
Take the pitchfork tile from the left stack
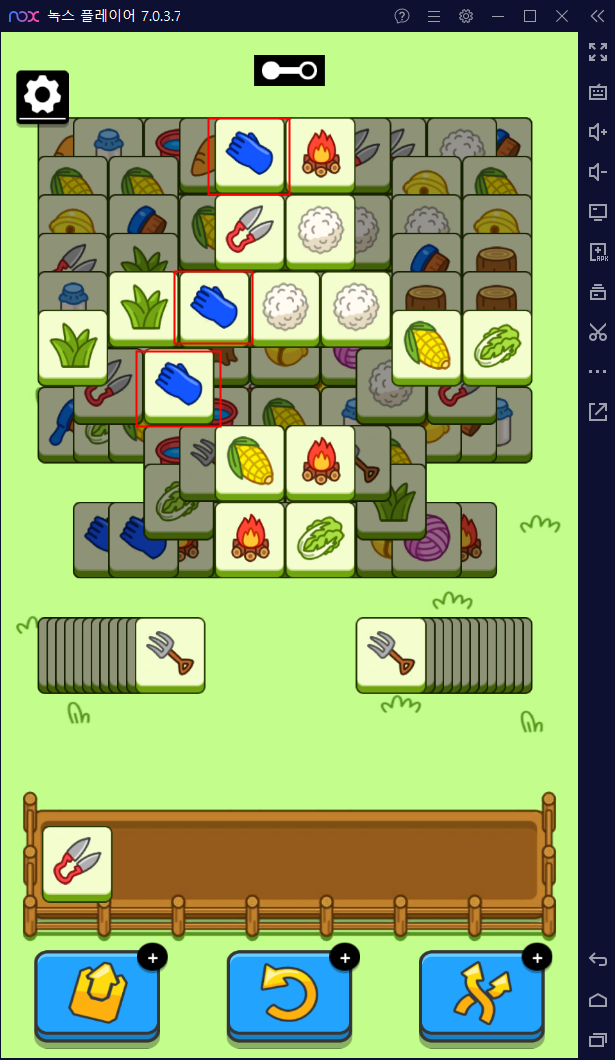(x=170, y=651)
